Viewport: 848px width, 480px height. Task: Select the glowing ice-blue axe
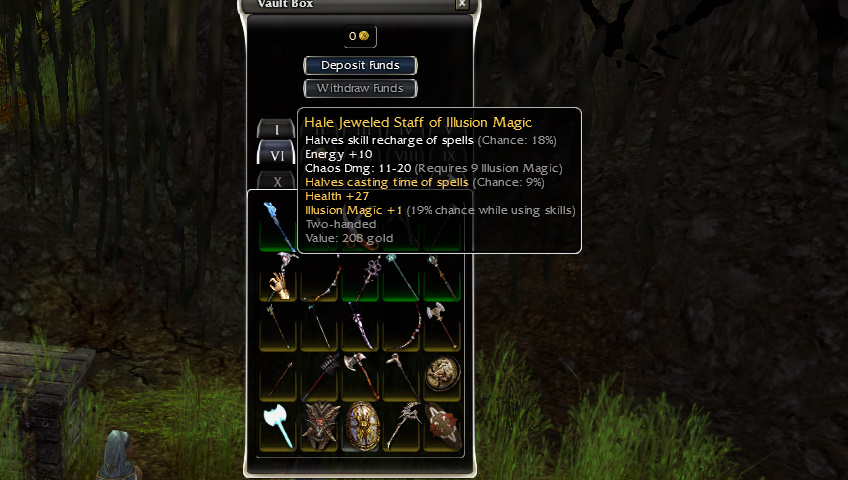click(x=278, y=427)
